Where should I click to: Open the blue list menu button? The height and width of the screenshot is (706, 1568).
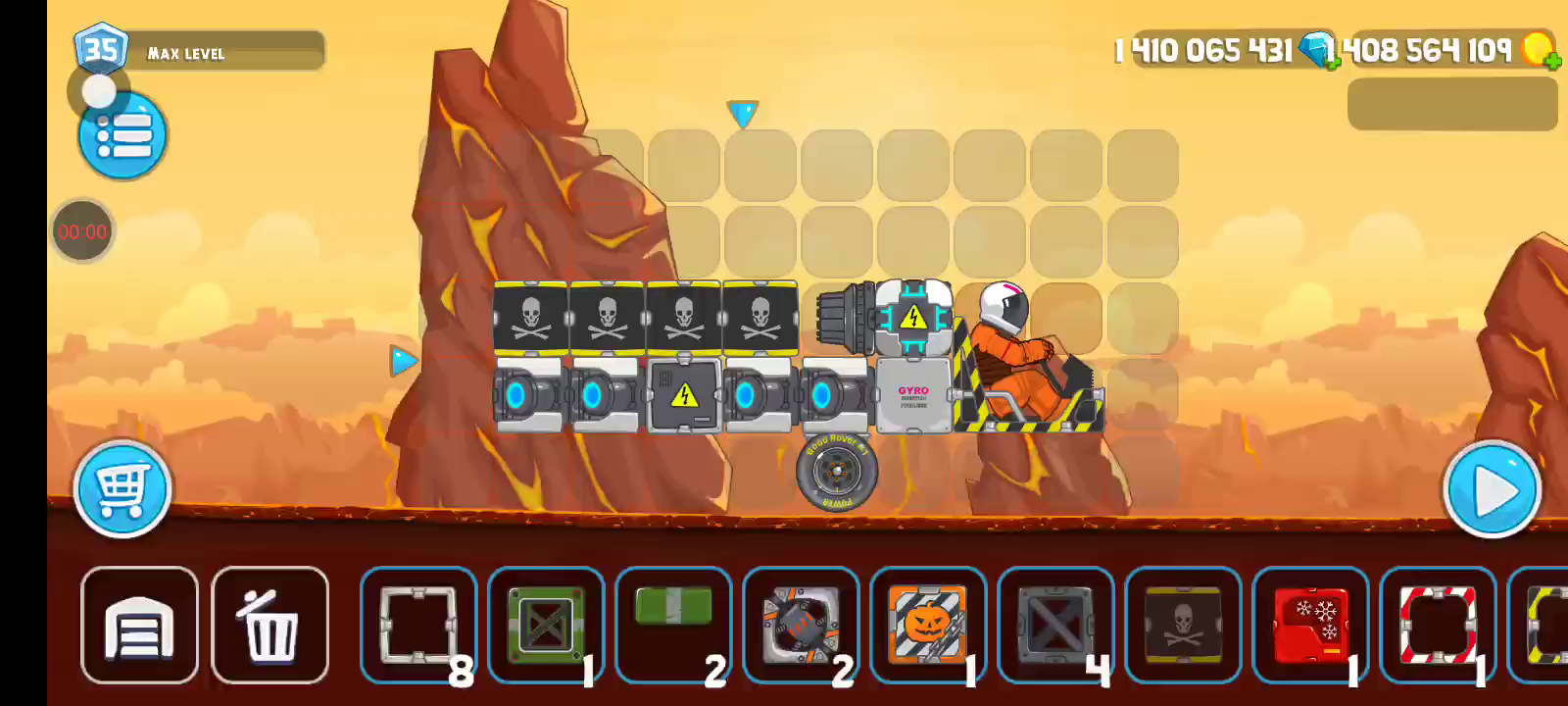click(x=122, y=135)
